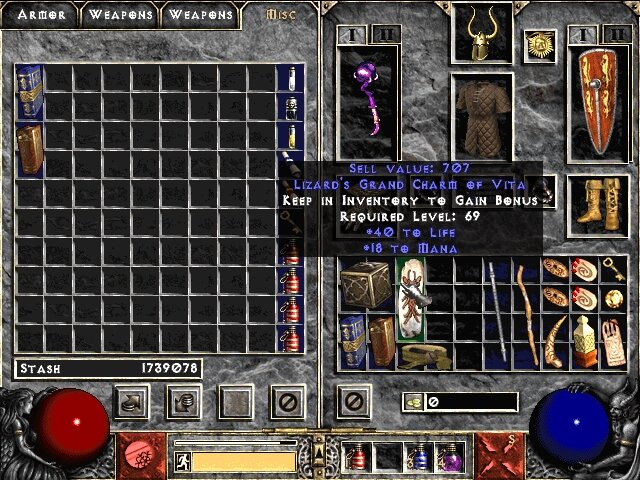
Task: Open the right-click skill selector
Action: coord(499,455)
